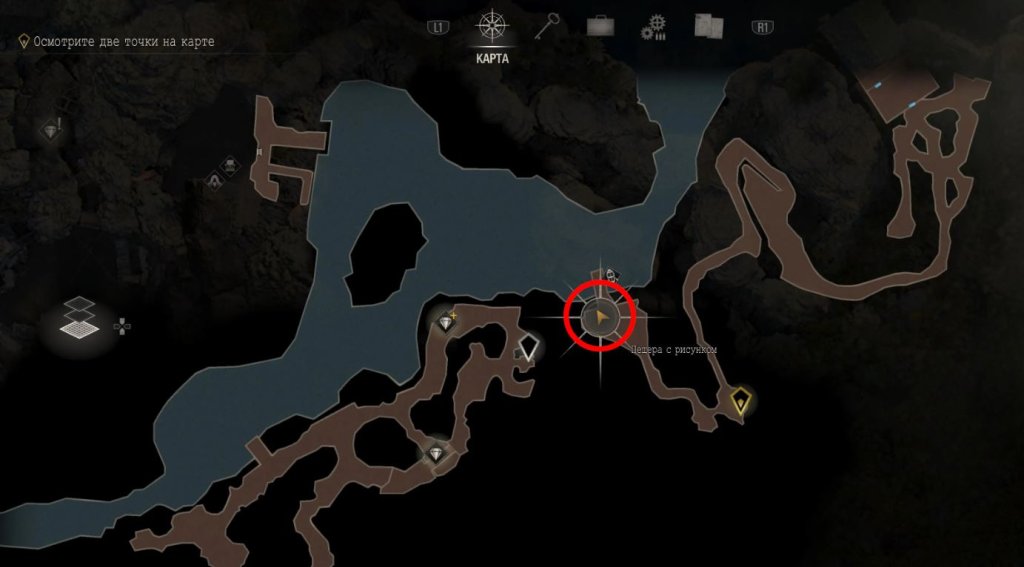Select the typewriter save point marker
The height and width of the screenshot is (567, 1024).
pos(230,165)
